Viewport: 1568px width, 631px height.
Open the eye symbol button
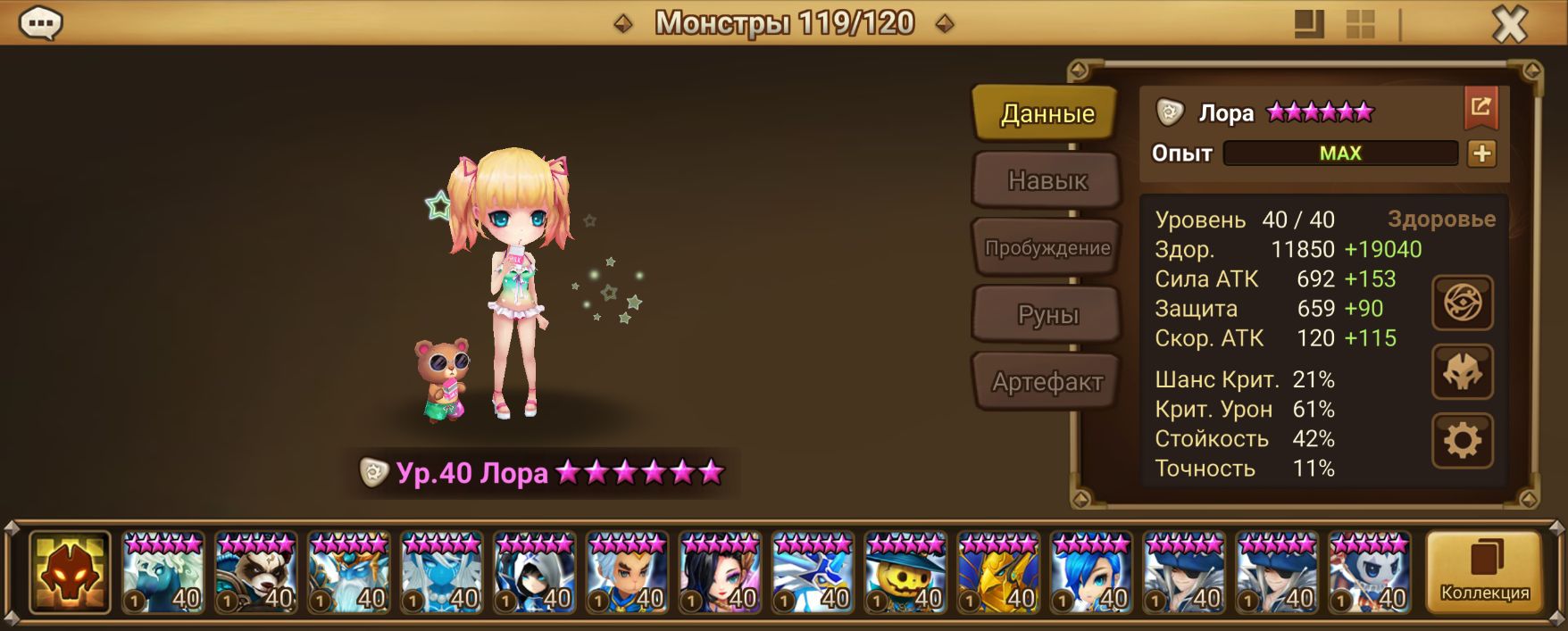(x=1462, y=303)
